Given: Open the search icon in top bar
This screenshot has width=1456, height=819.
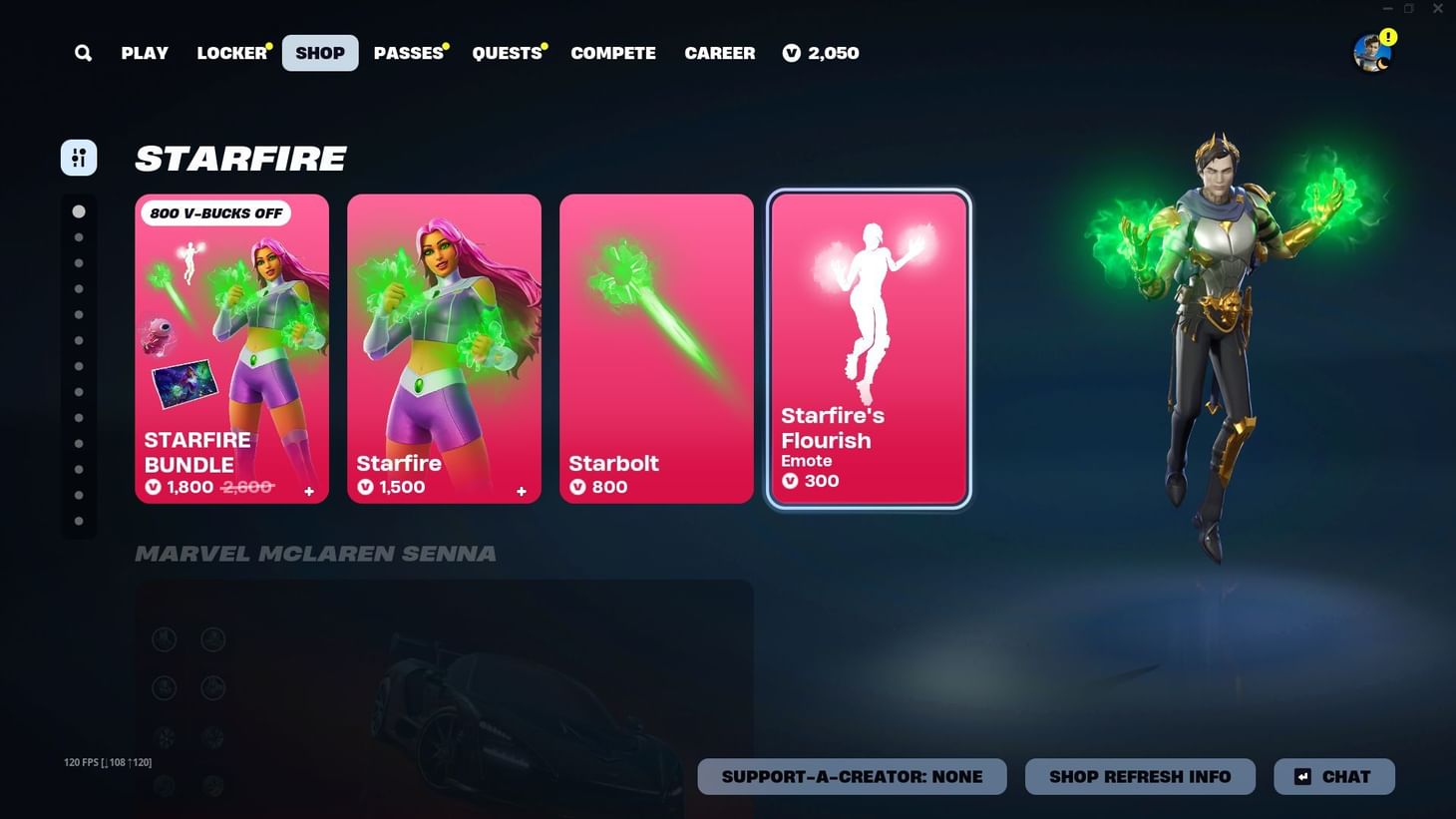Looking at the screenshot, I should tap(83, 52).
